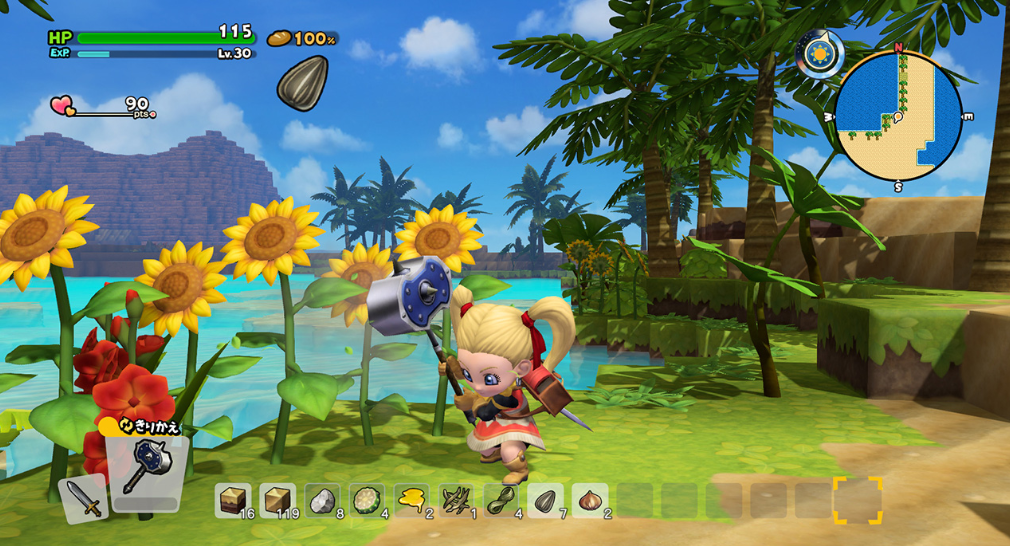Image resolution: width=1010 pixels, height=546 pixels.
Task: Select the block stack of 119
Action: tap(277, 500)
